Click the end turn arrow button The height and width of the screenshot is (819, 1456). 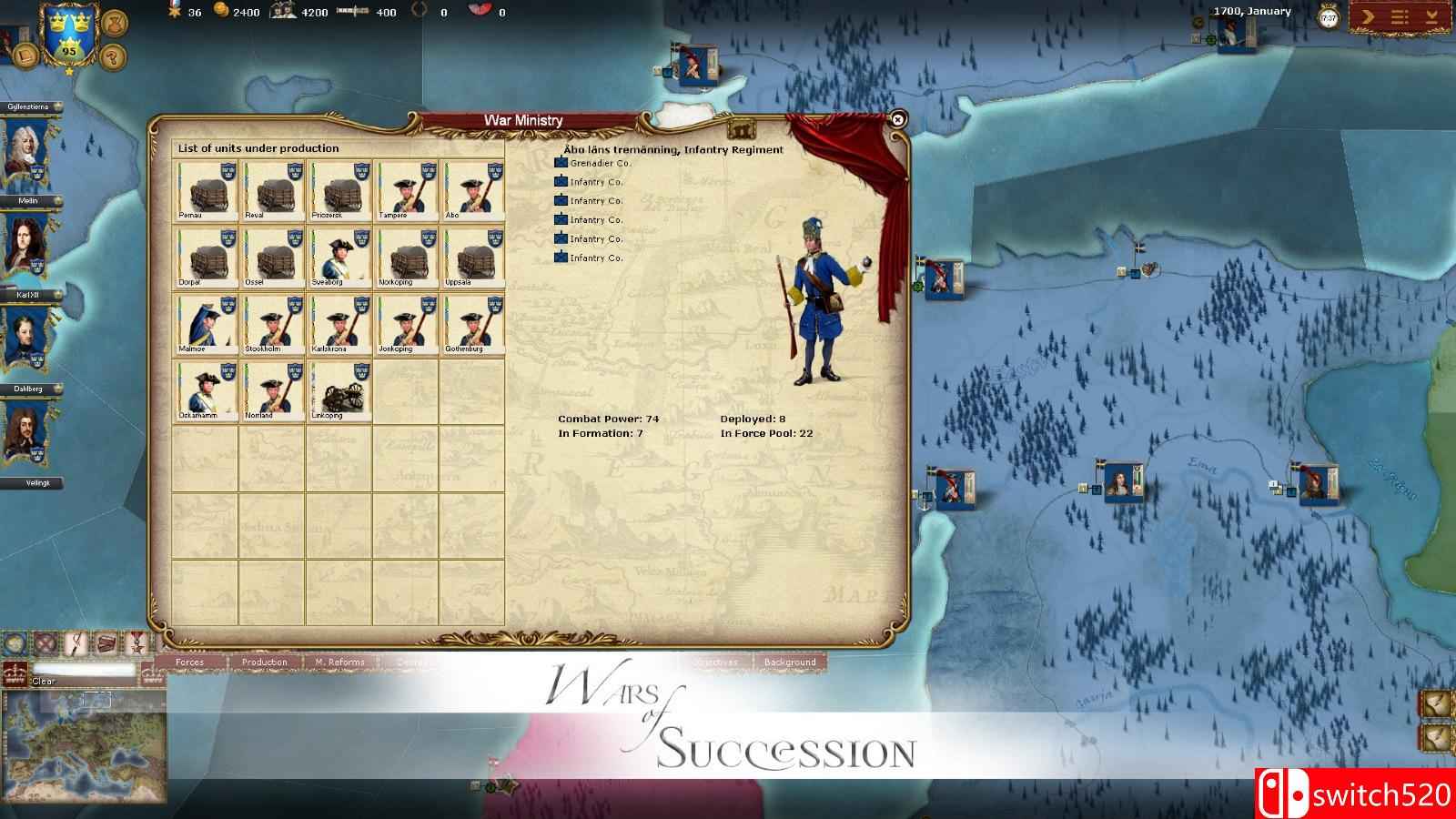1367,16
